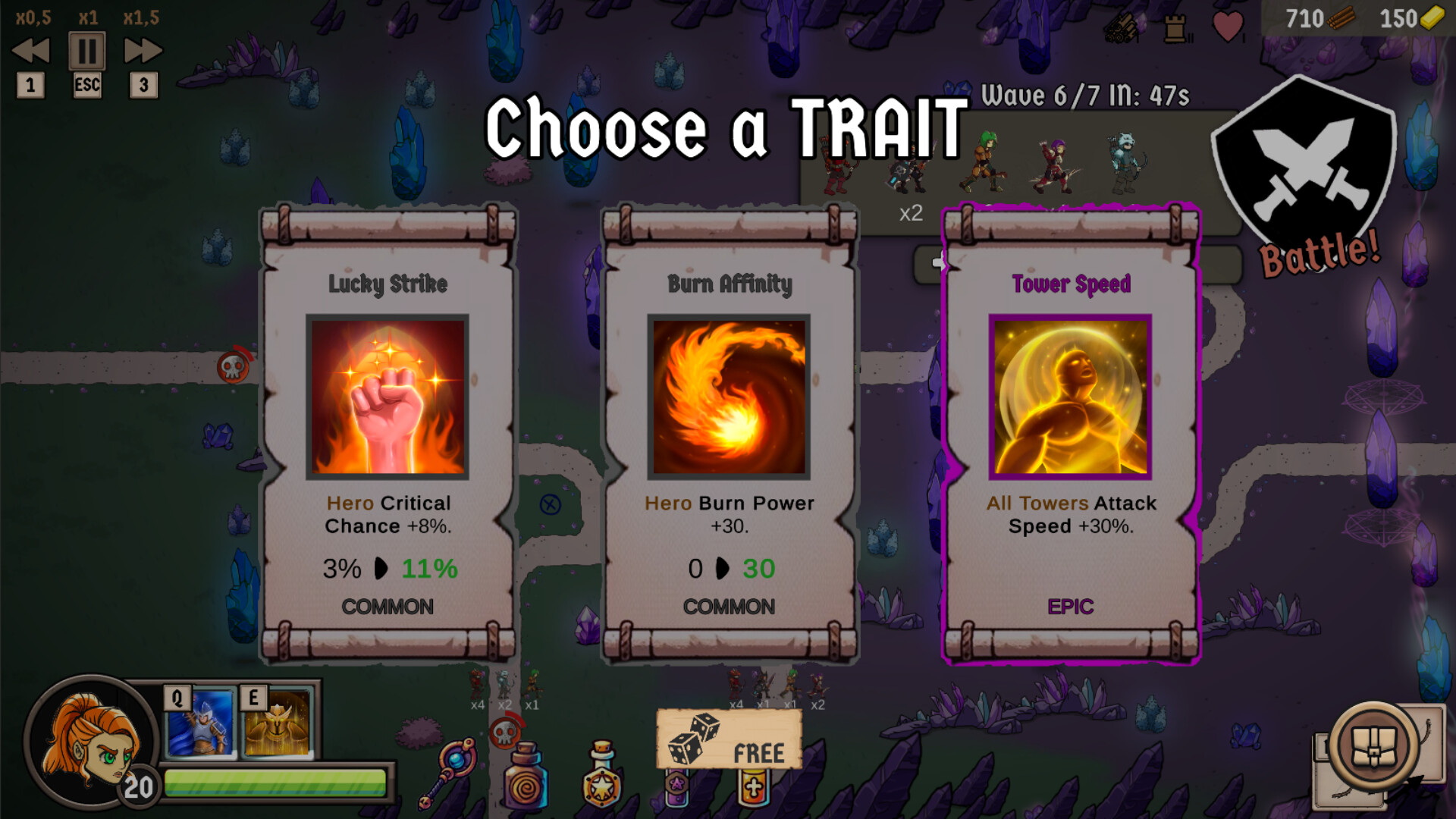
Task: Select the Burn Affinity trait card
Action: tap(729, 432)
